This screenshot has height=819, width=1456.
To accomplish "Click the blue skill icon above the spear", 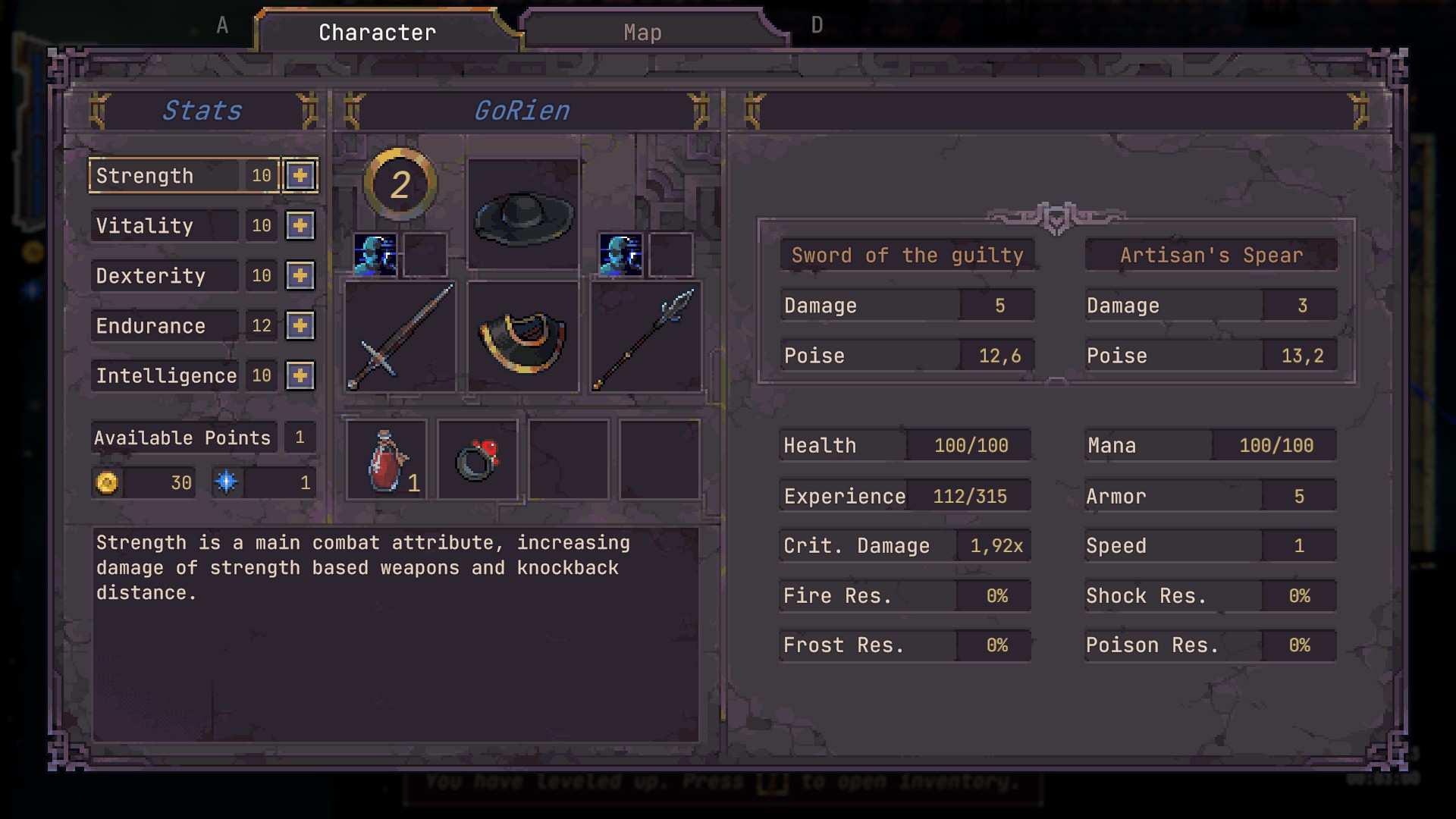I will coord(621,255).
